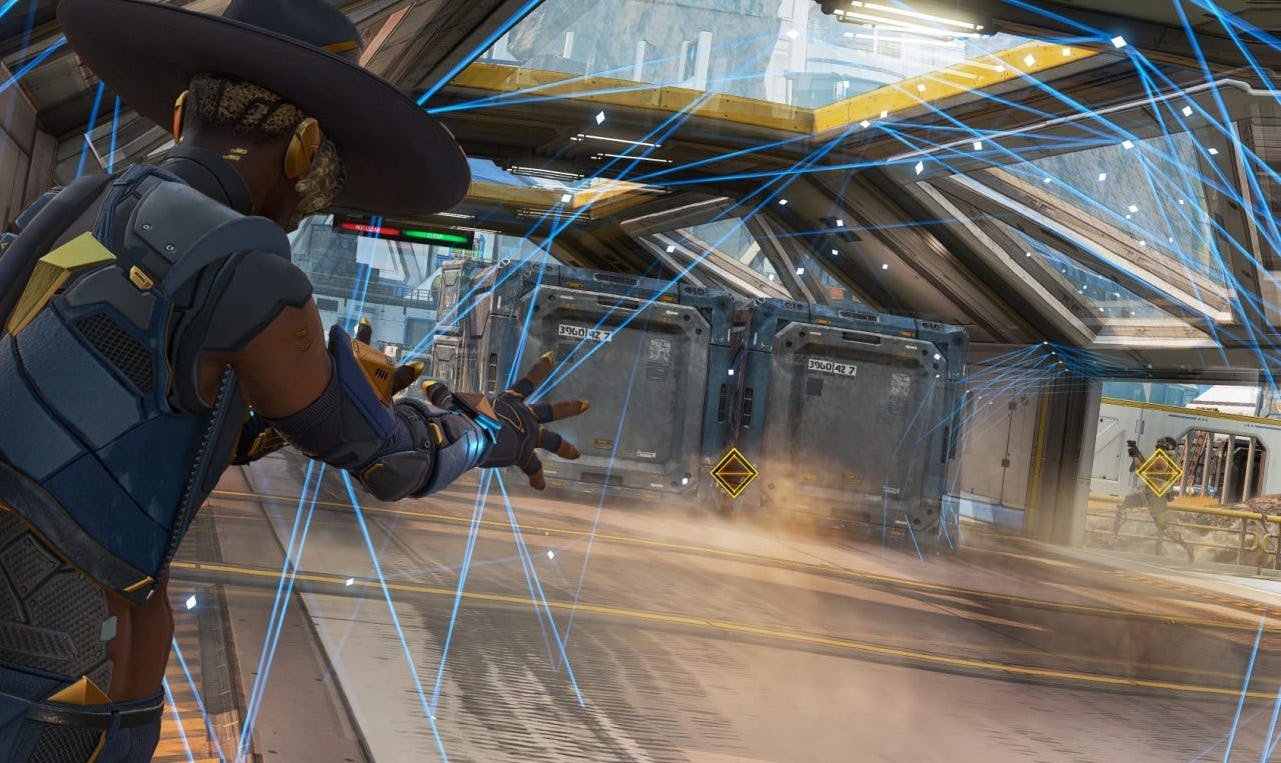Click the diamond marker over the distant enemy
Viewport: 1281px width, 763px height.
point(1160,473)
